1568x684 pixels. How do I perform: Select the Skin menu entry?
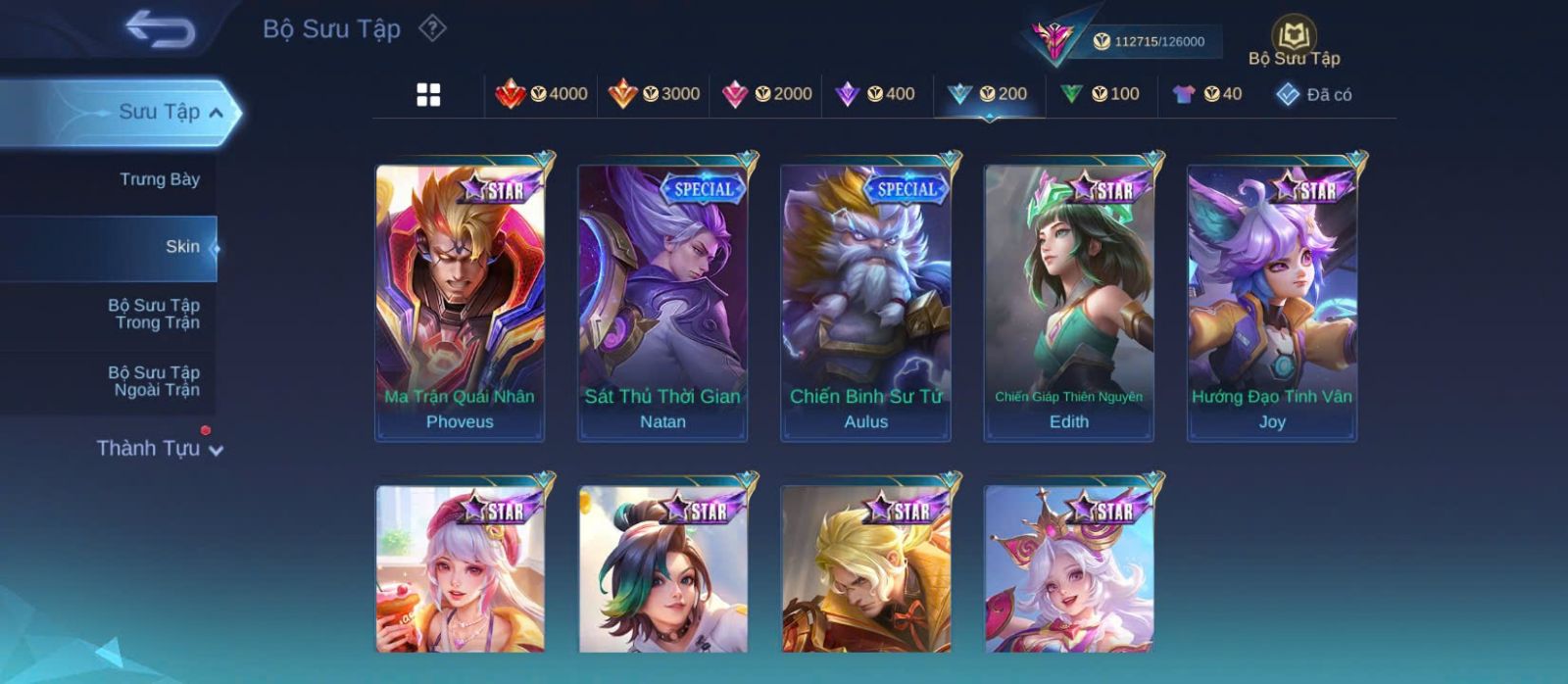pyautogui.click(x=182, y=247)
